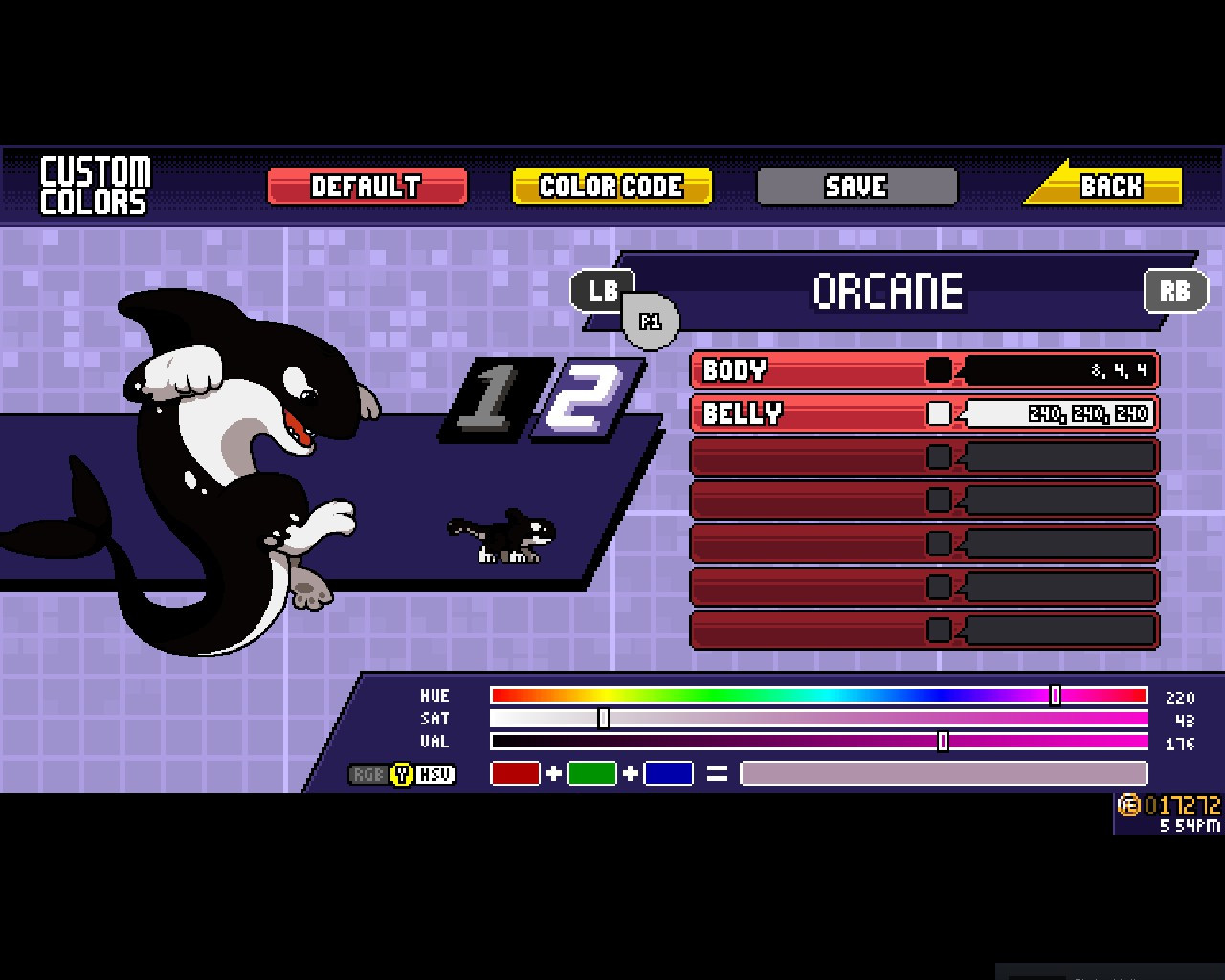Click the coin counter in the corner
The height and width of the screenshot is (980, 1225).
1169,807
